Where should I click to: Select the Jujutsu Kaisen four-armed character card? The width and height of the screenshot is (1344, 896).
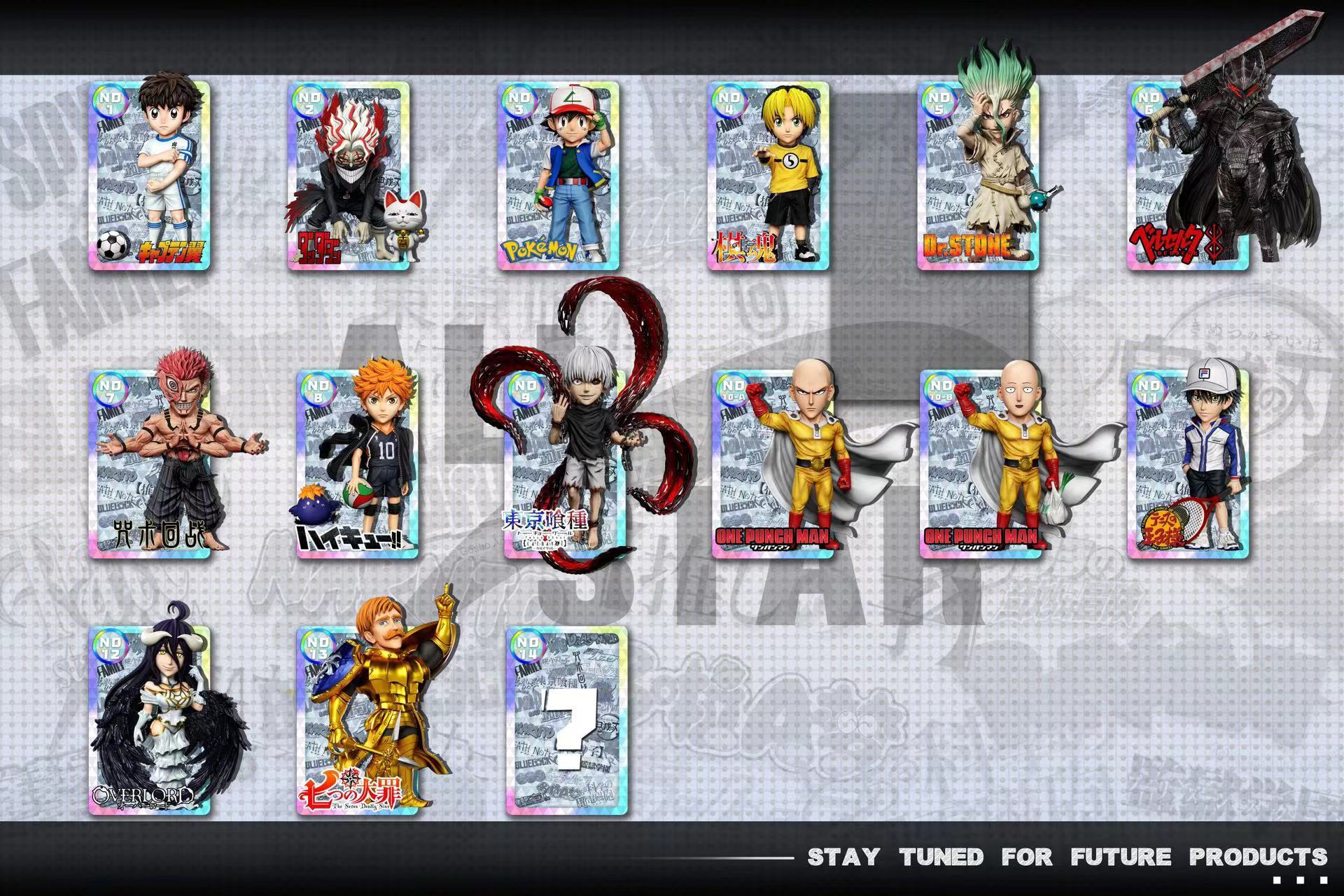[x=149, y=464]
